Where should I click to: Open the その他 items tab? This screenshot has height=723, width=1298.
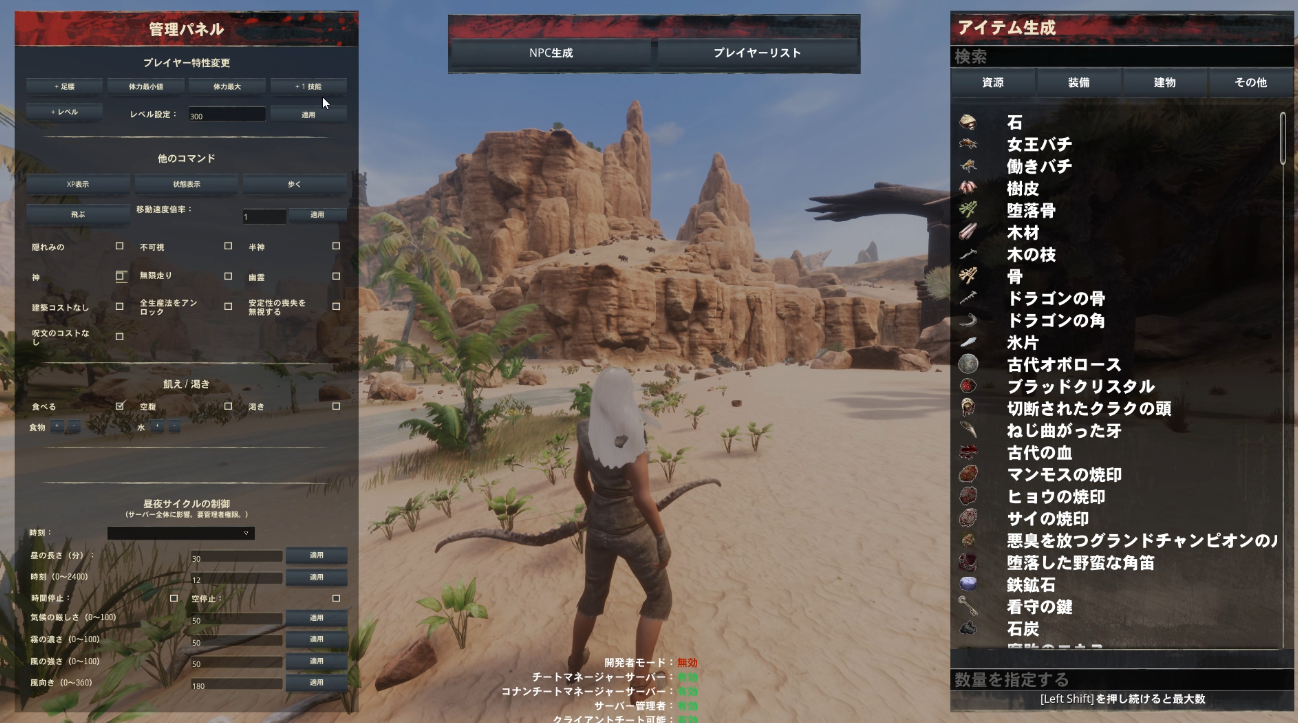(1250, 84)
